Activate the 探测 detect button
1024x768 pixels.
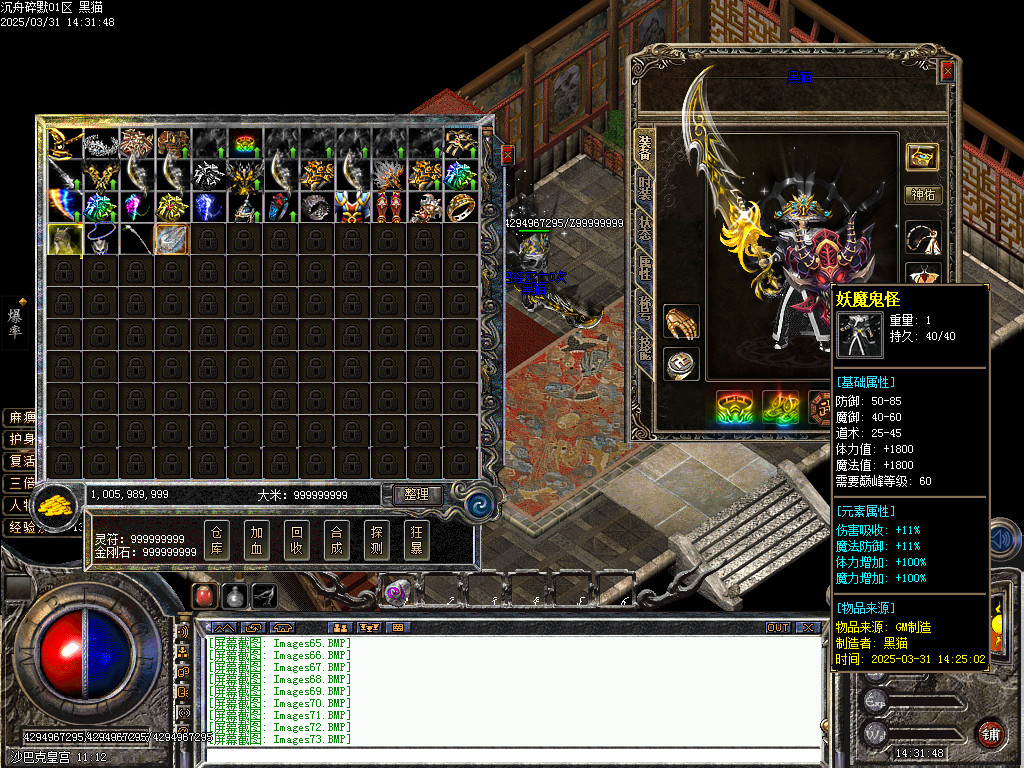click(377, 539)
